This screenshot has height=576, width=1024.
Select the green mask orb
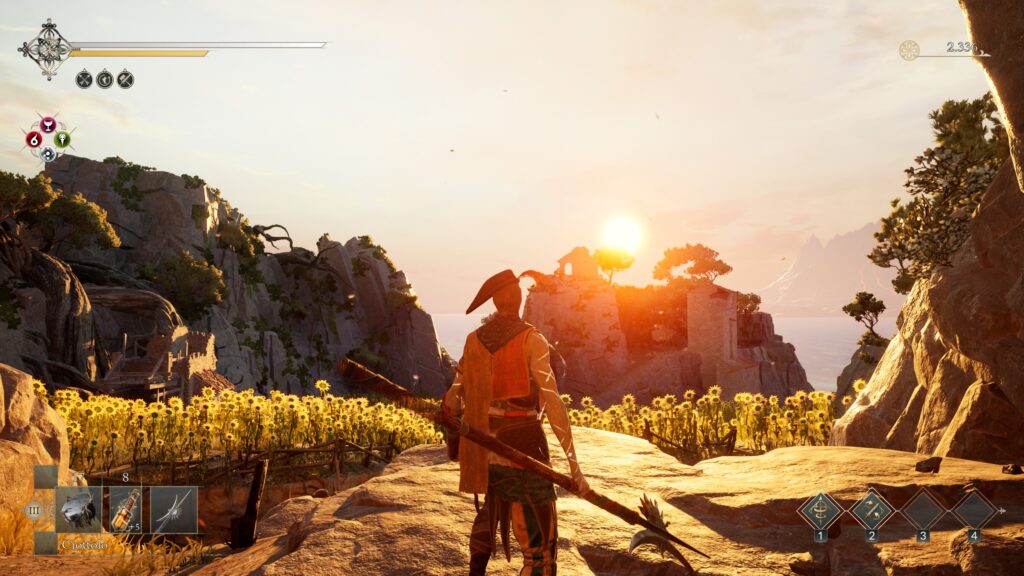click(62, 139)
